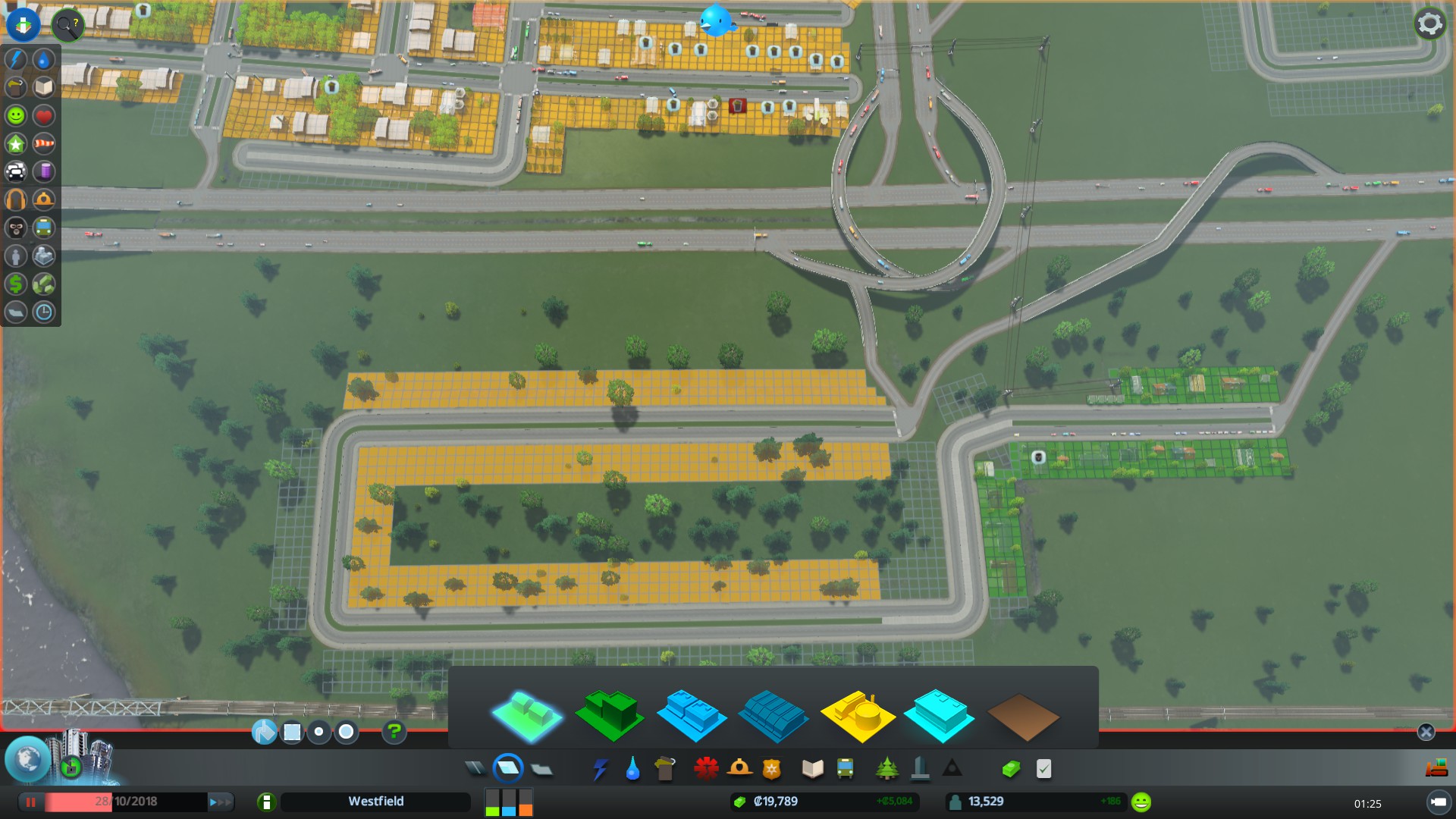1456x819 pixels.
Task: Collapse the info views panel
Action: click(23, 24)
